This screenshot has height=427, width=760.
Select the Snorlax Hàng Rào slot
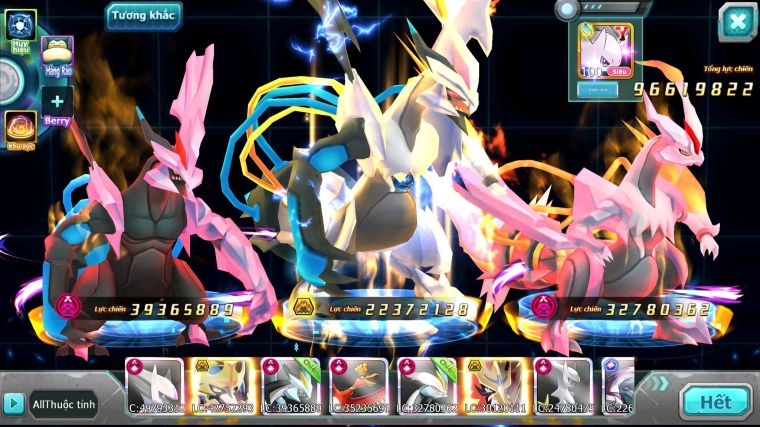pos(57,55)
